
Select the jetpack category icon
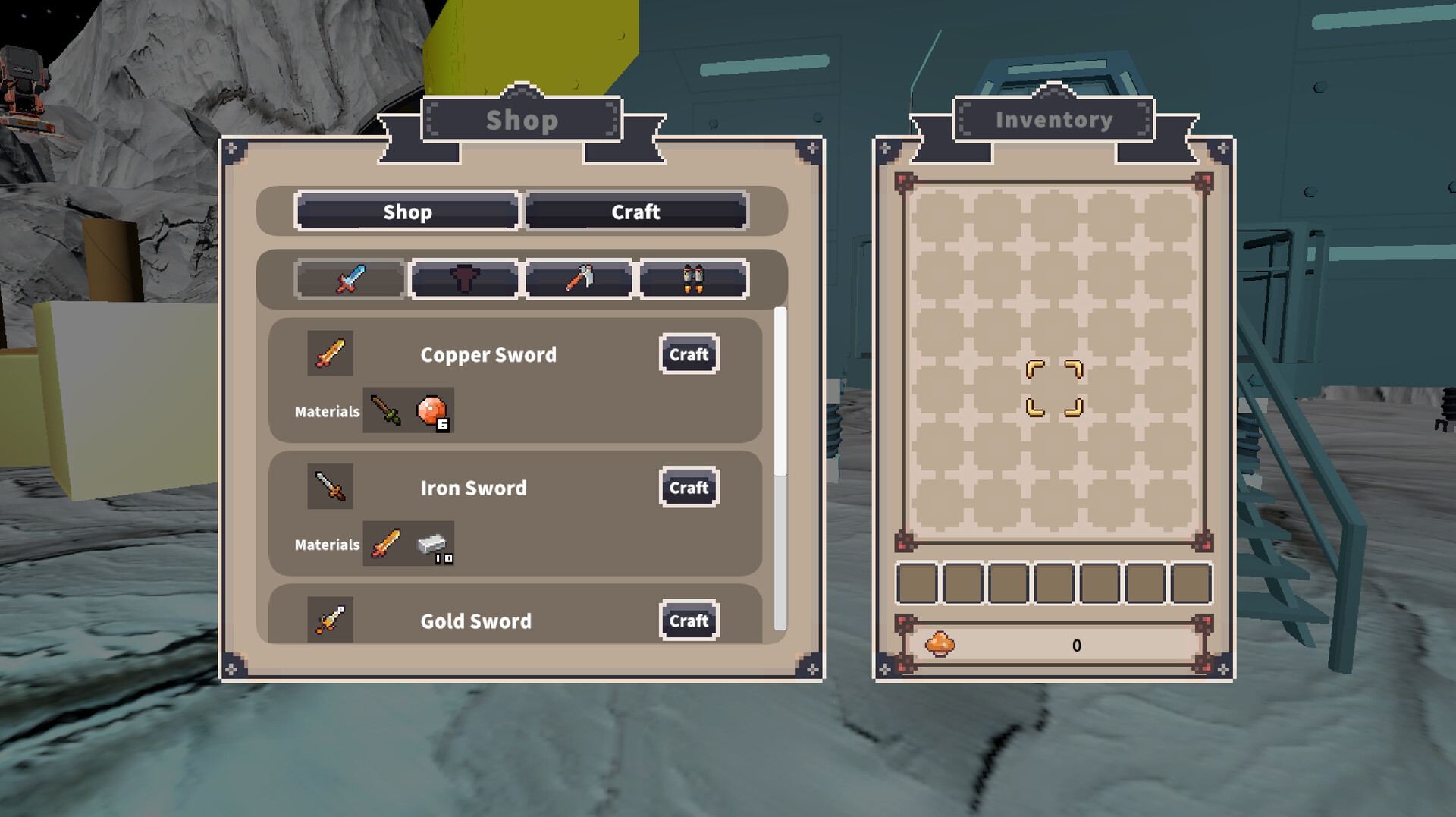[693, 278]
